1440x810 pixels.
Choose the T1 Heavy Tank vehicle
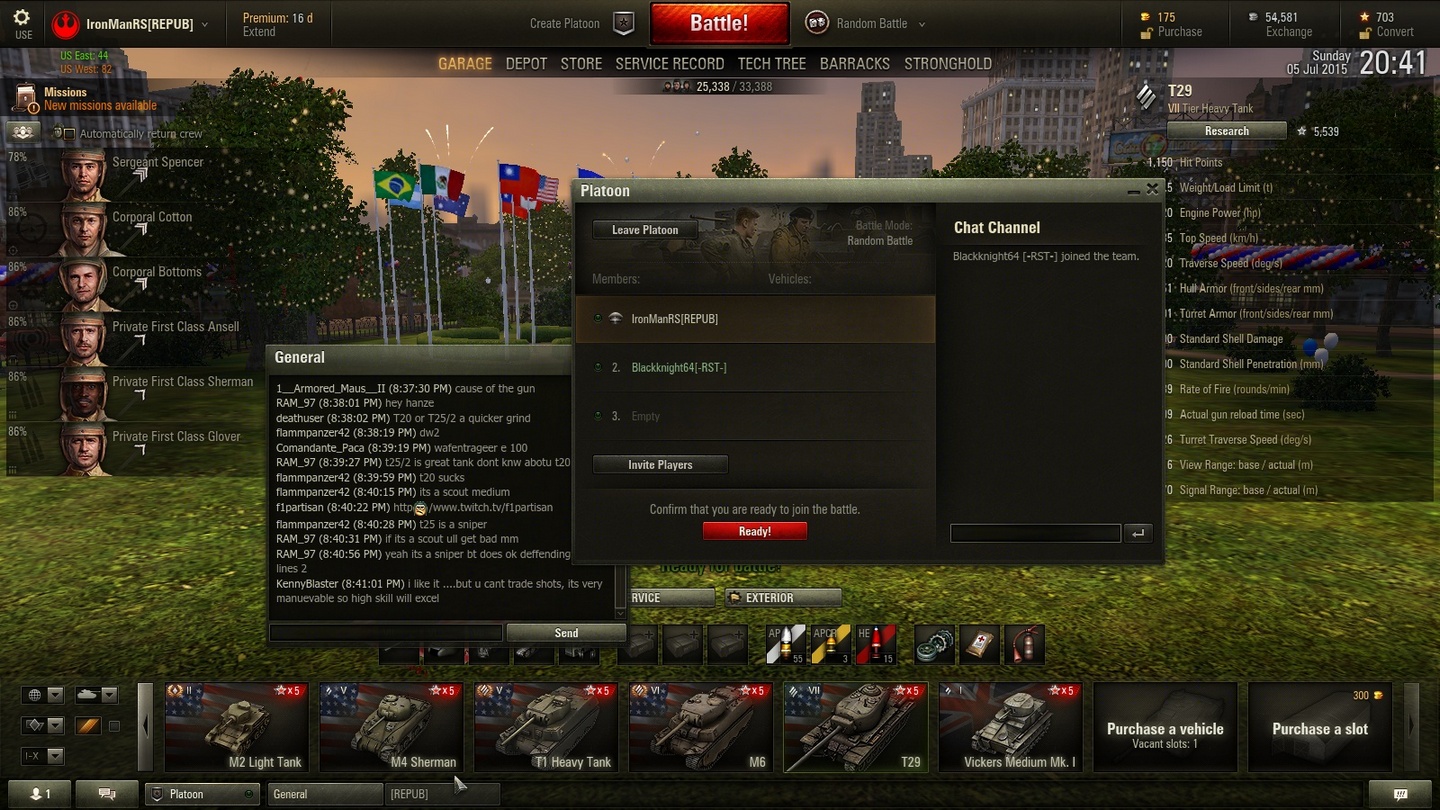coord(544,727)
